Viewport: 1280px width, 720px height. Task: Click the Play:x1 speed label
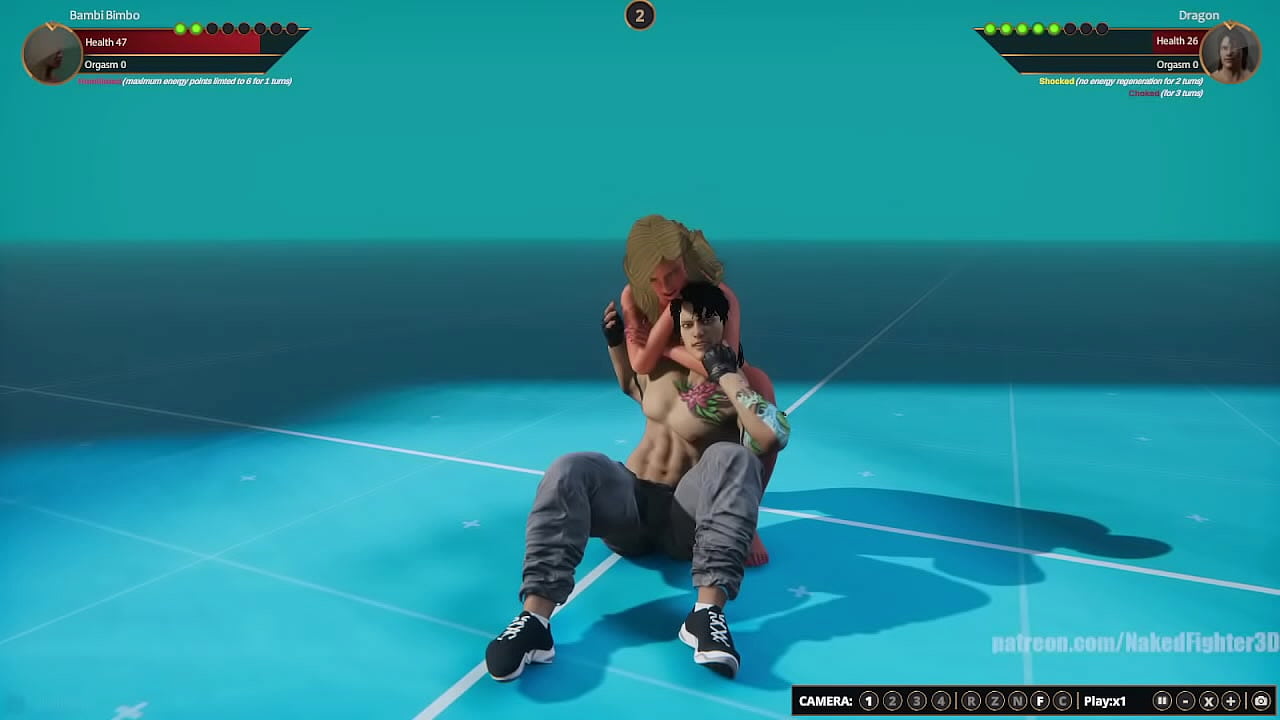click(x=1105, y=700)
